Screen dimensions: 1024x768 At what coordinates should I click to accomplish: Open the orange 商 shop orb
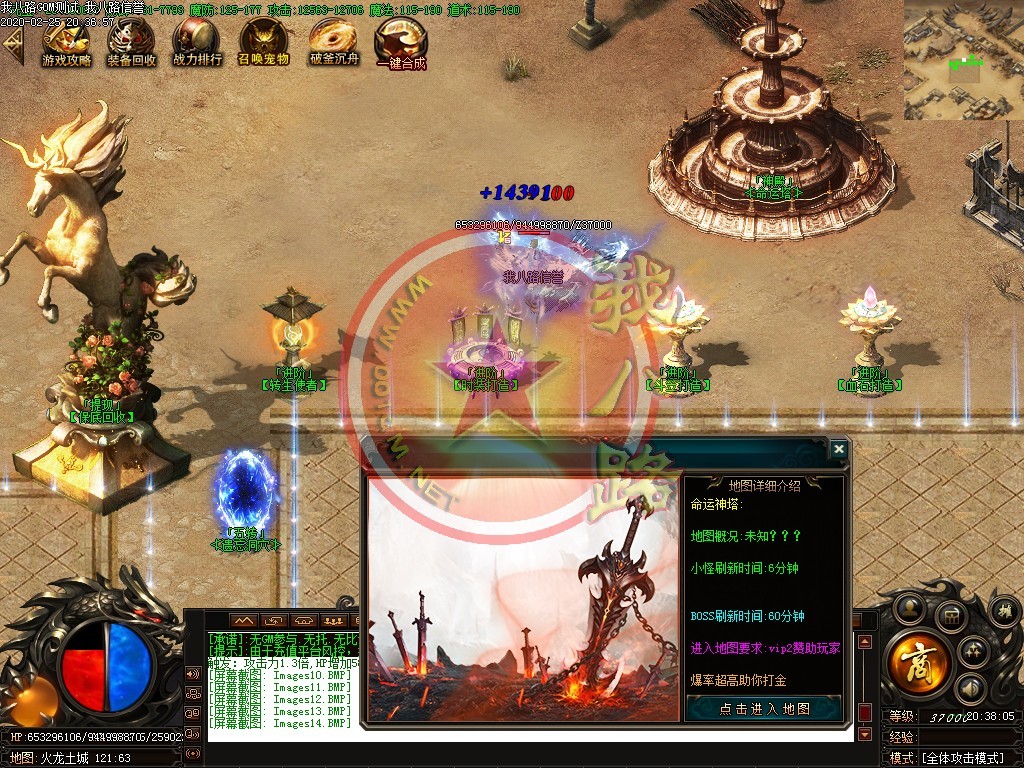(916, 663)
